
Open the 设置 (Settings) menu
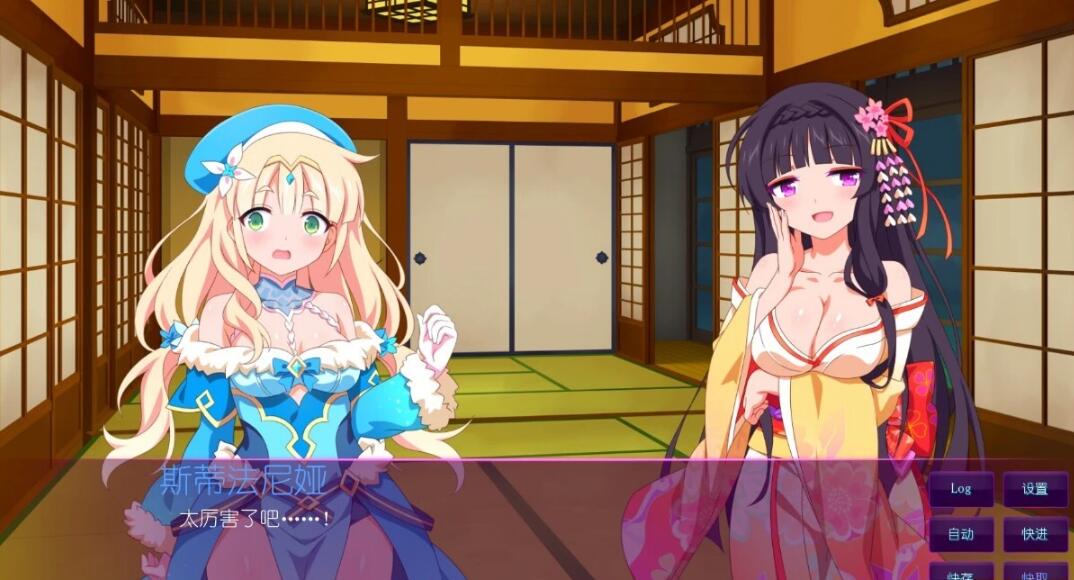coord(1035,489)
